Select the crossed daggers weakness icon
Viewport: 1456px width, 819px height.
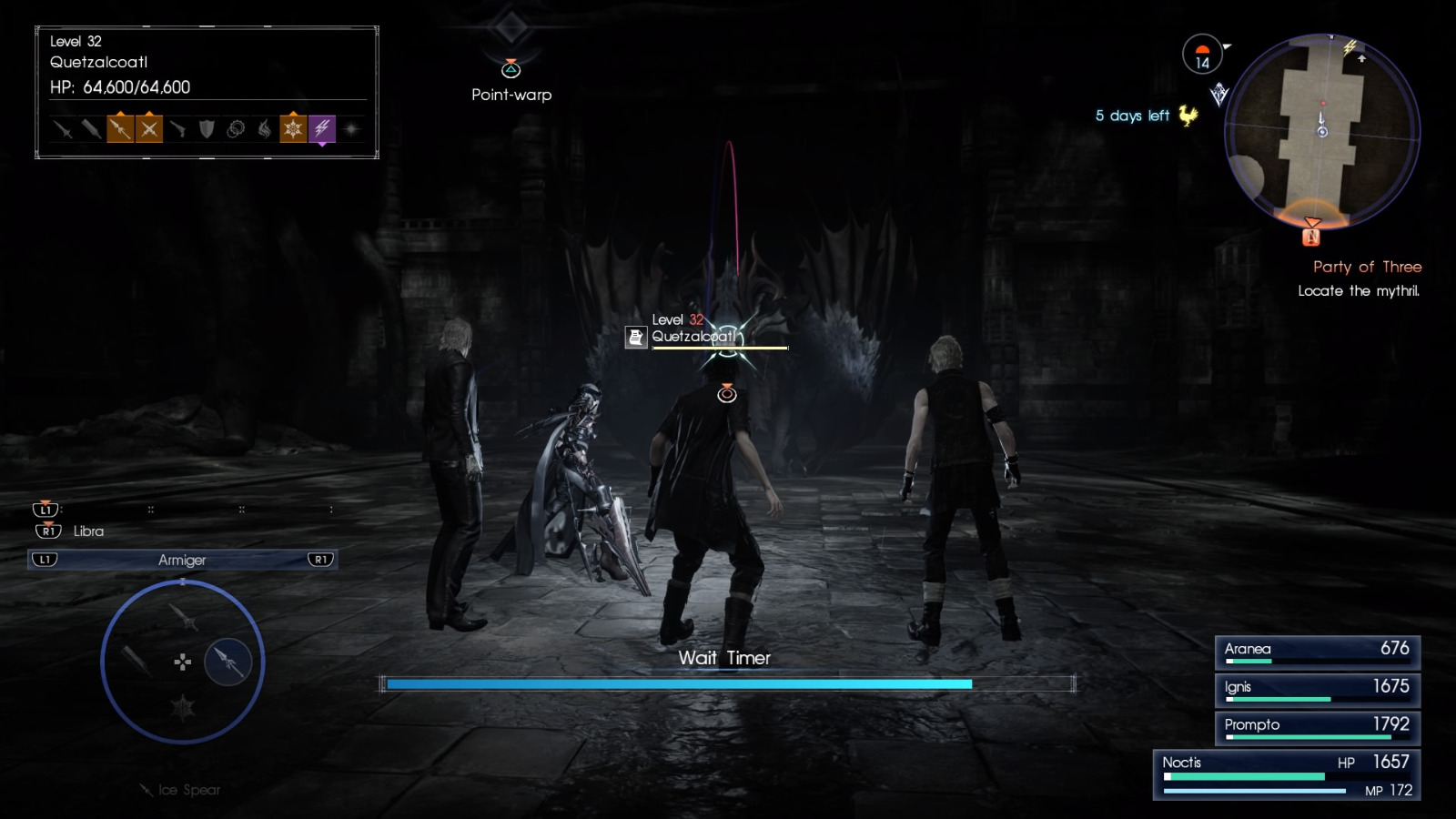[x=150, y=130]
